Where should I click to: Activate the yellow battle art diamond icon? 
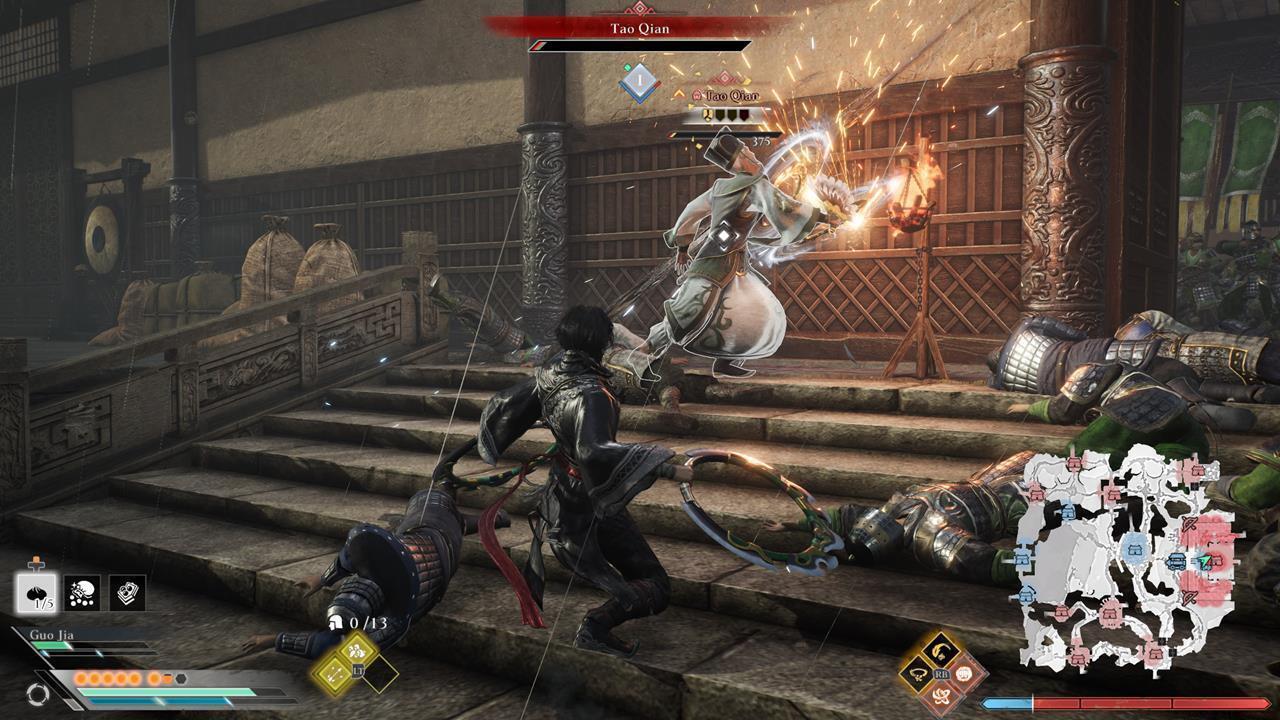(356, 651)
